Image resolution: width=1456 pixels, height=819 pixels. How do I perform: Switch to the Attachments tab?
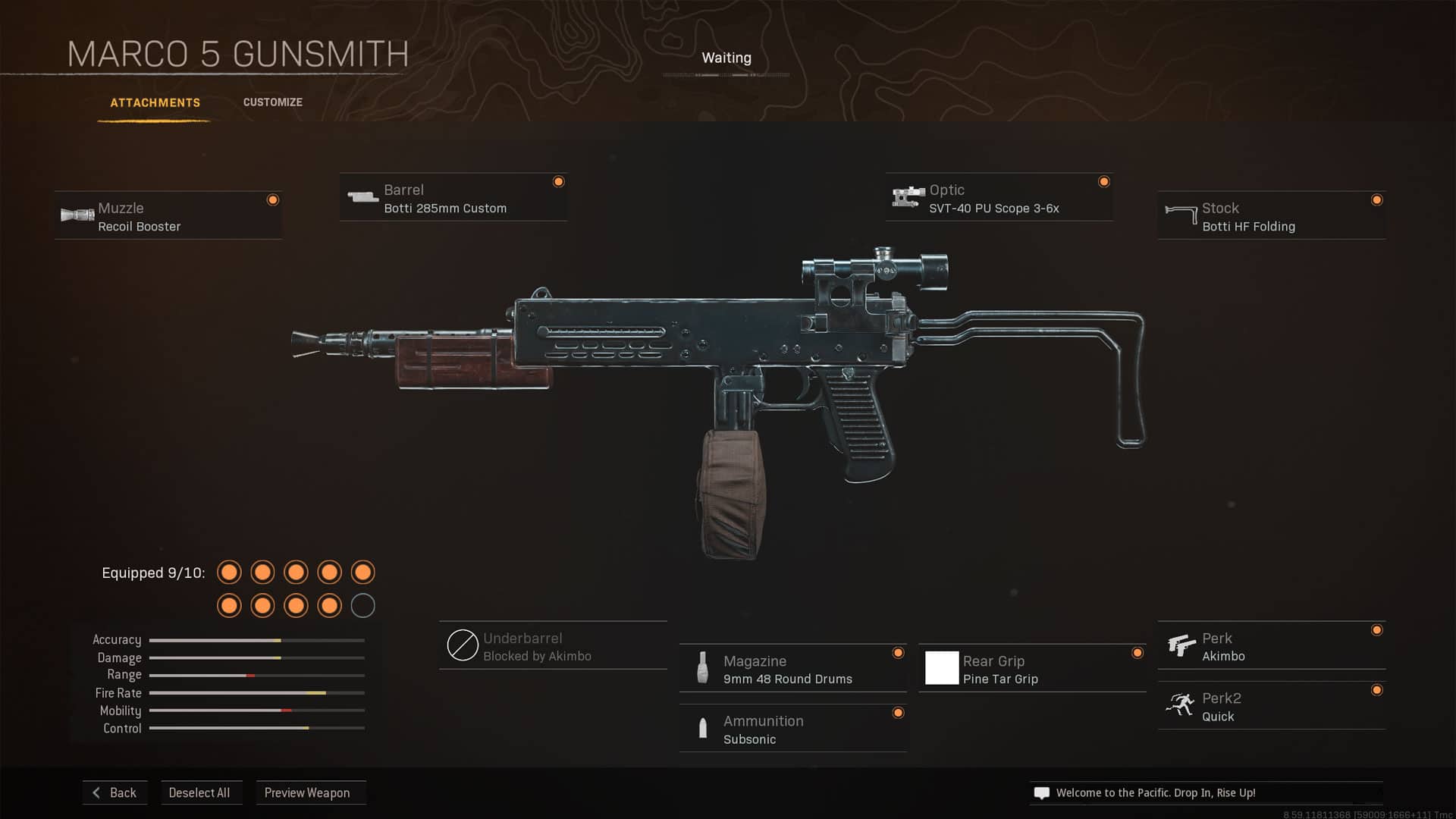pos(155,102)
